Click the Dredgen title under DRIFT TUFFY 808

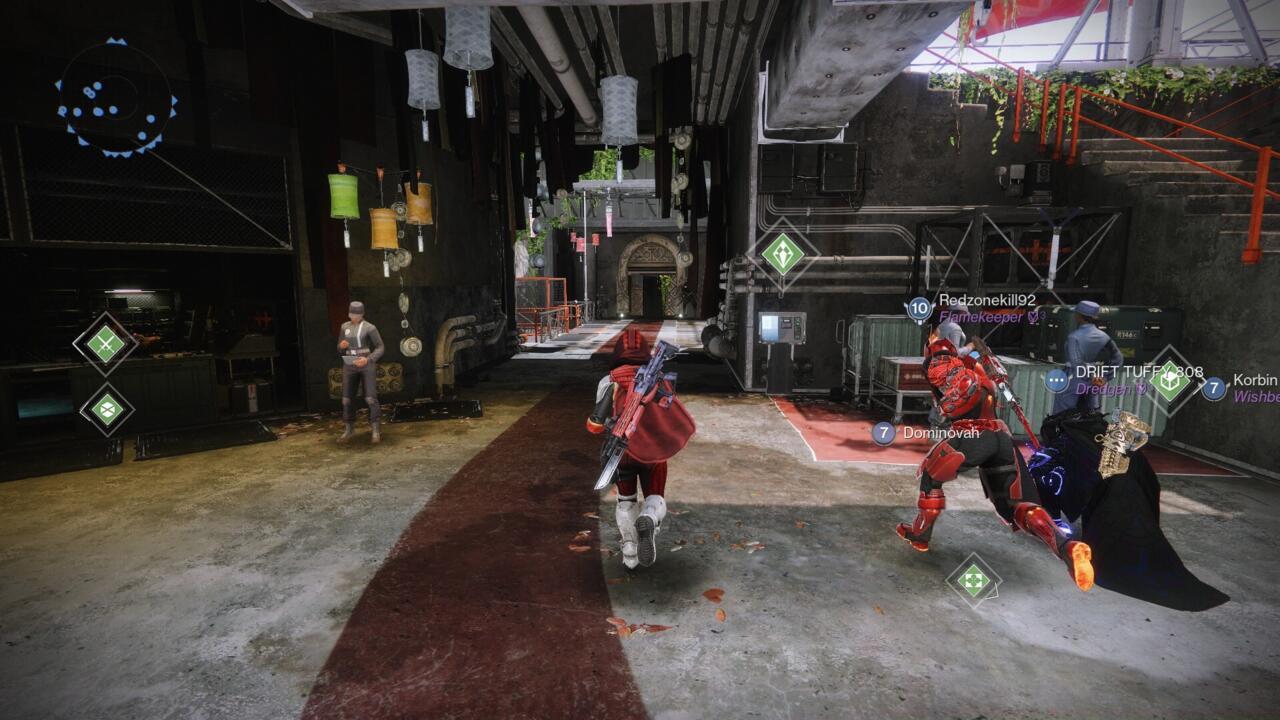(1100, 388)
